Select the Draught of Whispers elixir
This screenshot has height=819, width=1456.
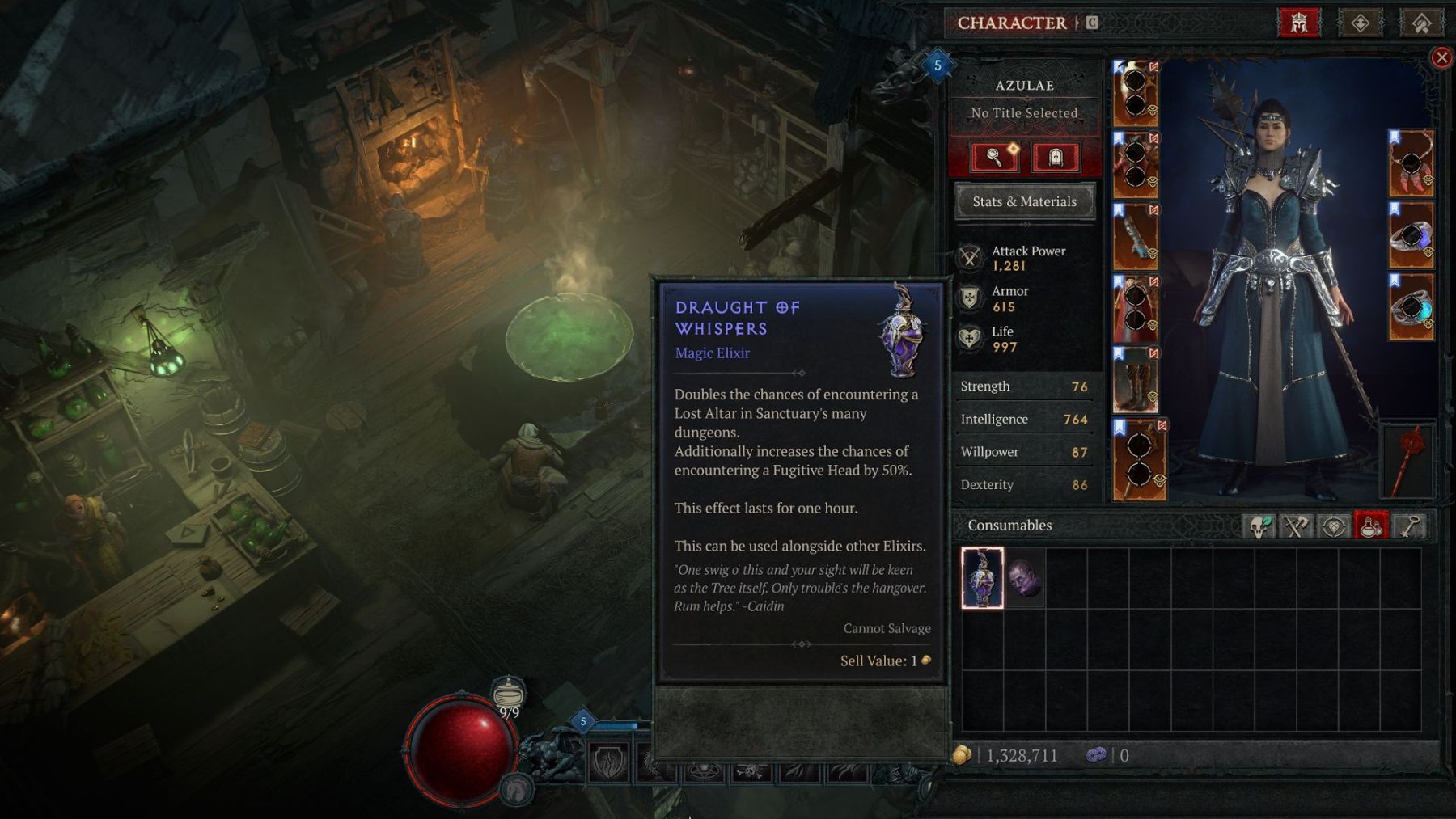click(x=982, y=577)
